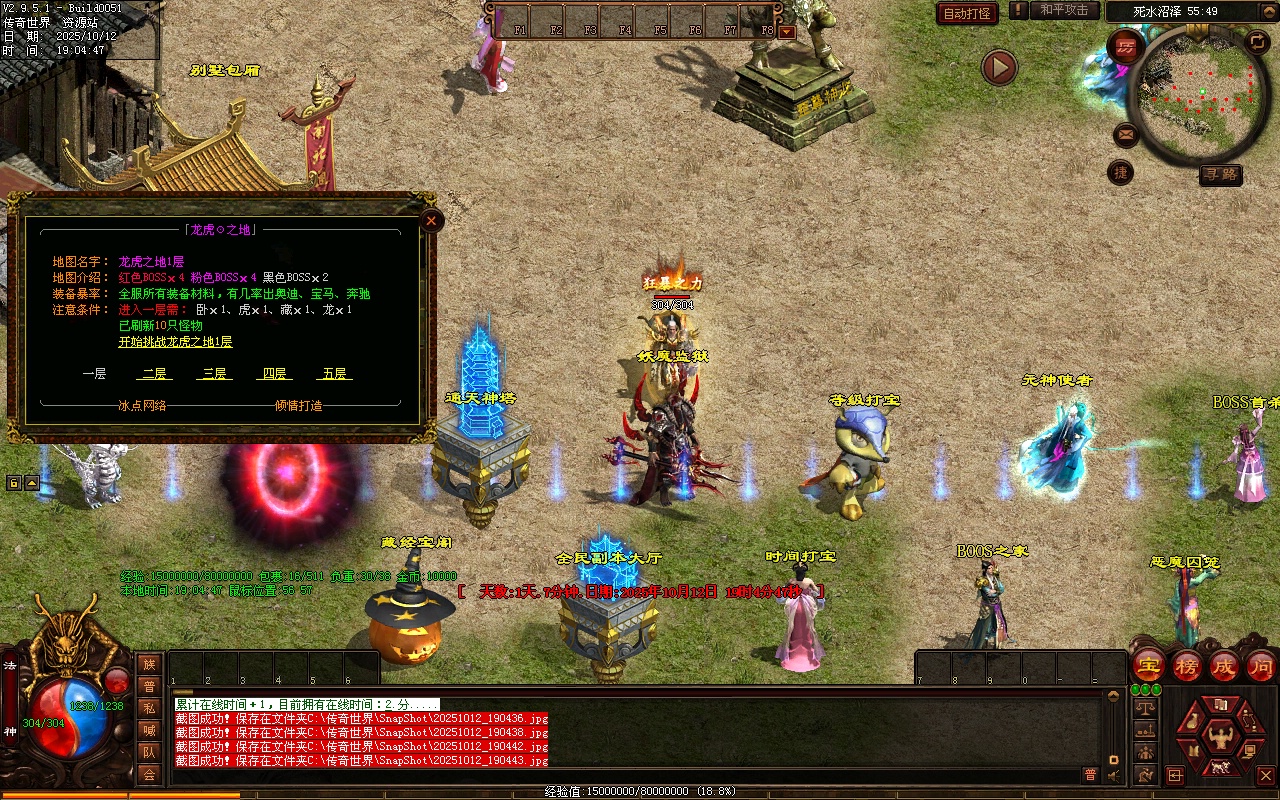
Task: Open the character strongman icon in the hexagon
Action: pyautogui.click(x=1219, y=738)
